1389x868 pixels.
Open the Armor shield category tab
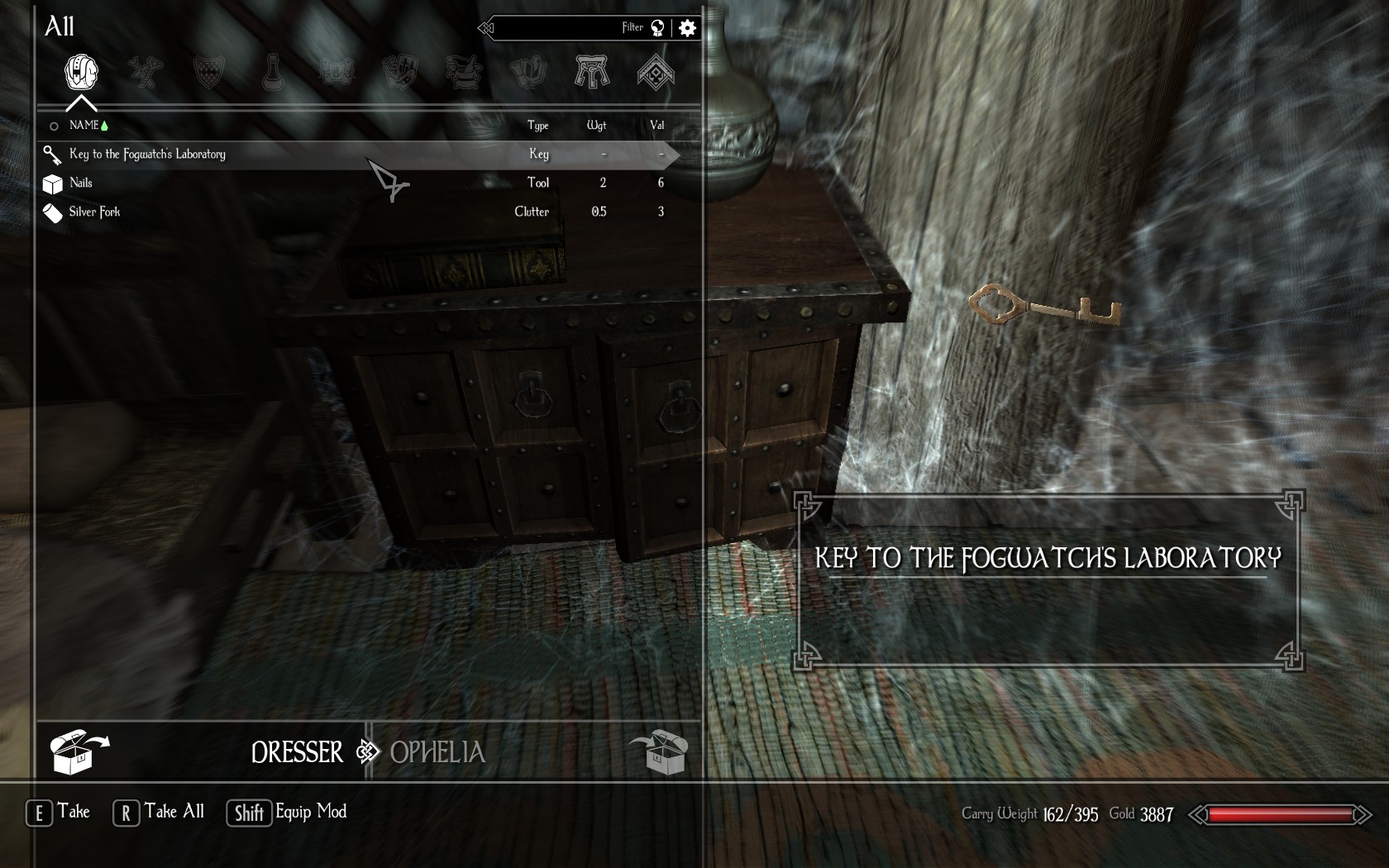click(208, 74)
